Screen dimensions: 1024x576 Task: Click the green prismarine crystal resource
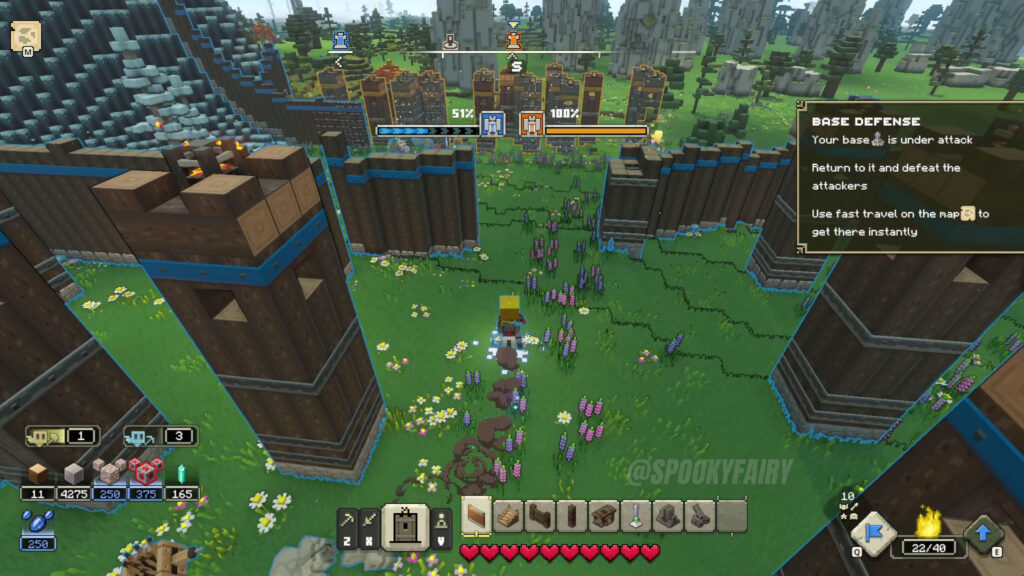[181, 473]
